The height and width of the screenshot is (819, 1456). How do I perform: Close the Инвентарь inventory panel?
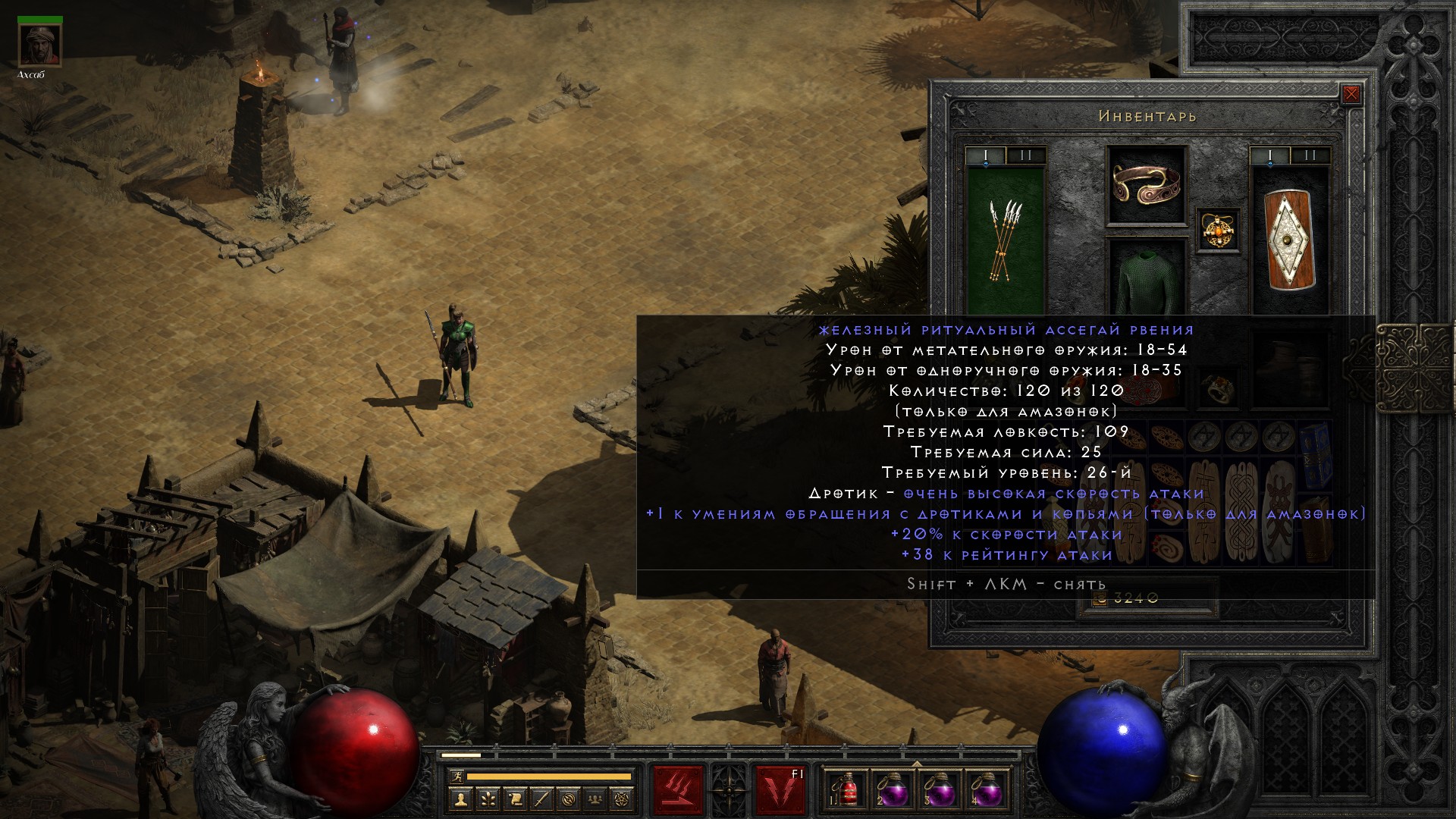(x=1351, y=95)
